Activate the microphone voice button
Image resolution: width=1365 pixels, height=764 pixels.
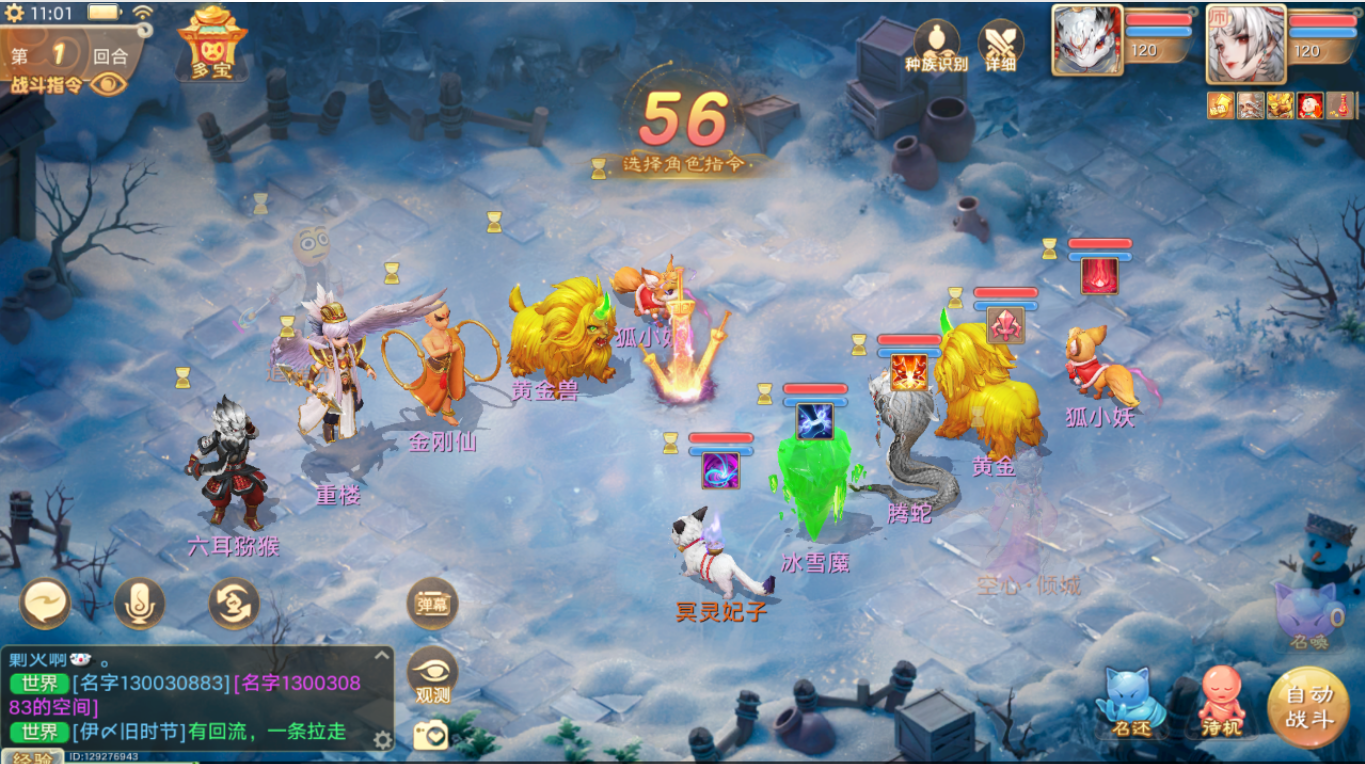(139, 604)
